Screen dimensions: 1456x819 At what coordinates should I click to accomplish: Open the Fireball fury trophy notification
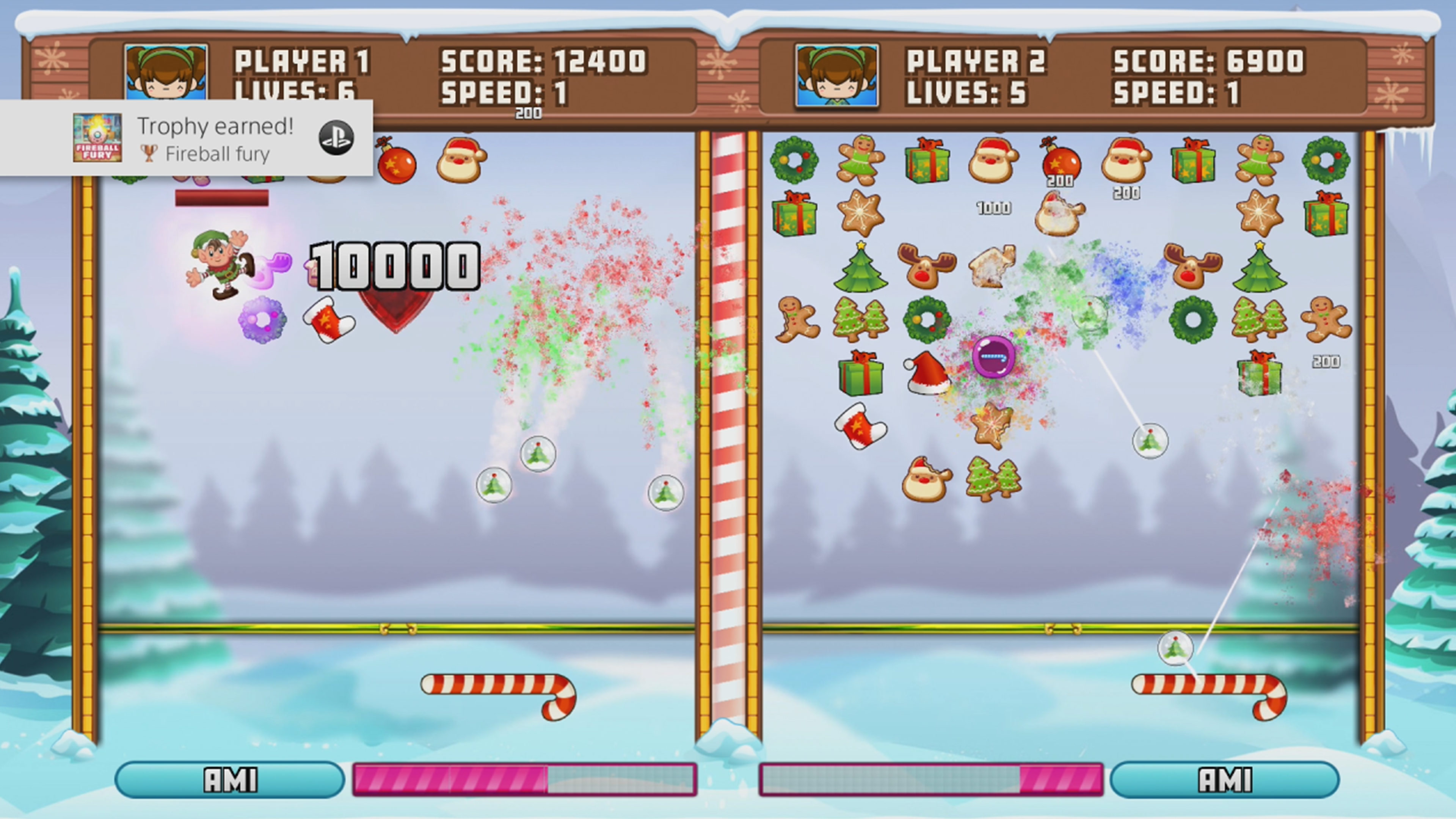[215, 138]
